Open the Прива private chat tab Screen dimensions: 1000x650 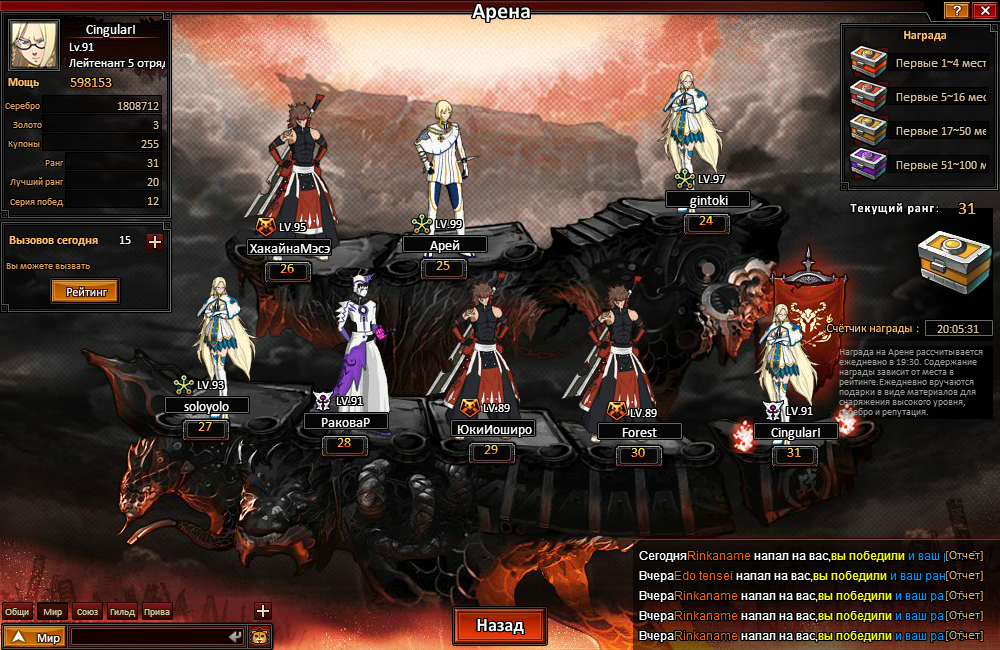[x=157, y=612]
